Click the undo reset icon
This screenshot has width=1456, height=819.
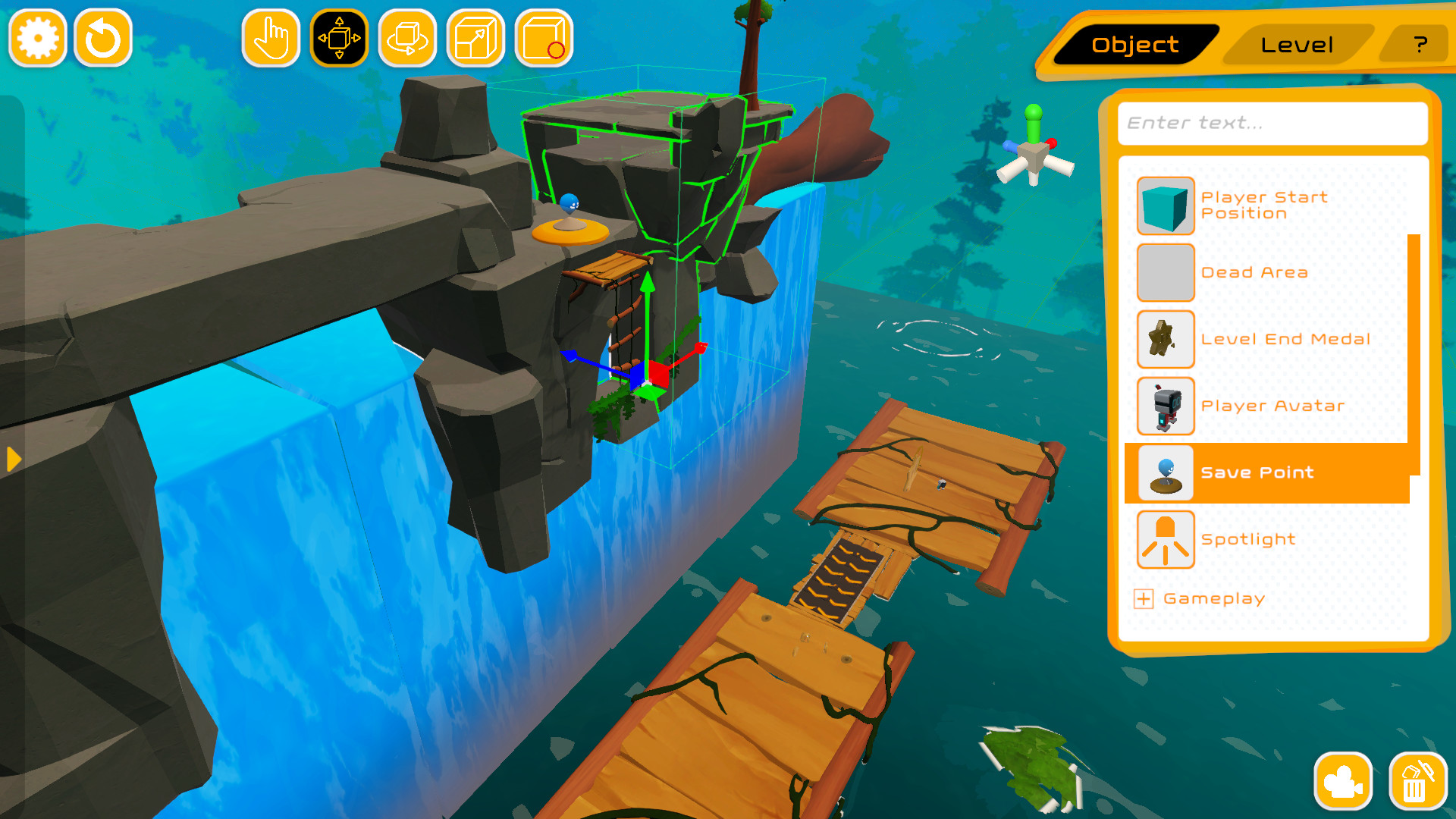click(x=104, y=37)
